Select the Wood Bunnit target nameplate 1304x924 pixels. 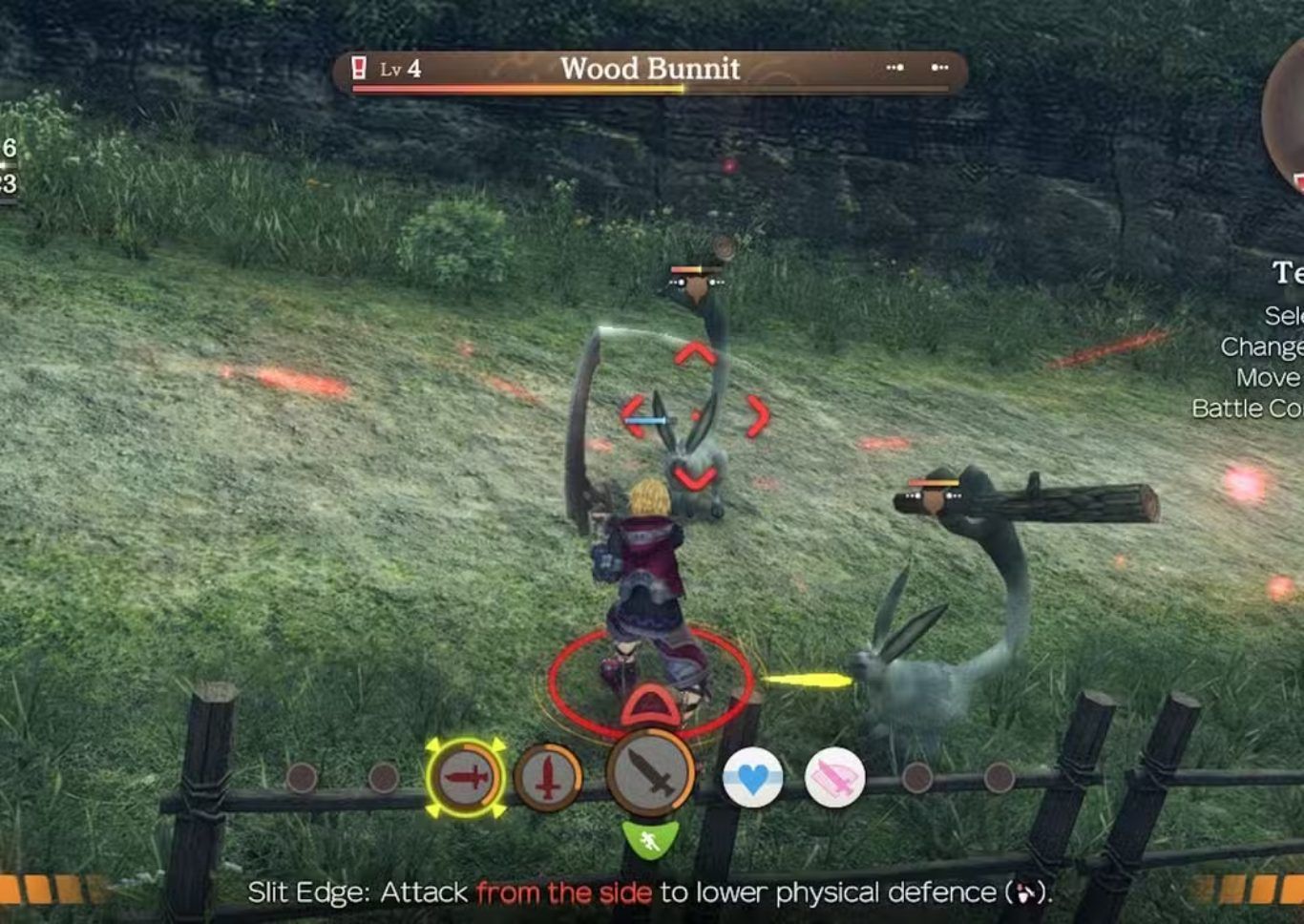650,71
